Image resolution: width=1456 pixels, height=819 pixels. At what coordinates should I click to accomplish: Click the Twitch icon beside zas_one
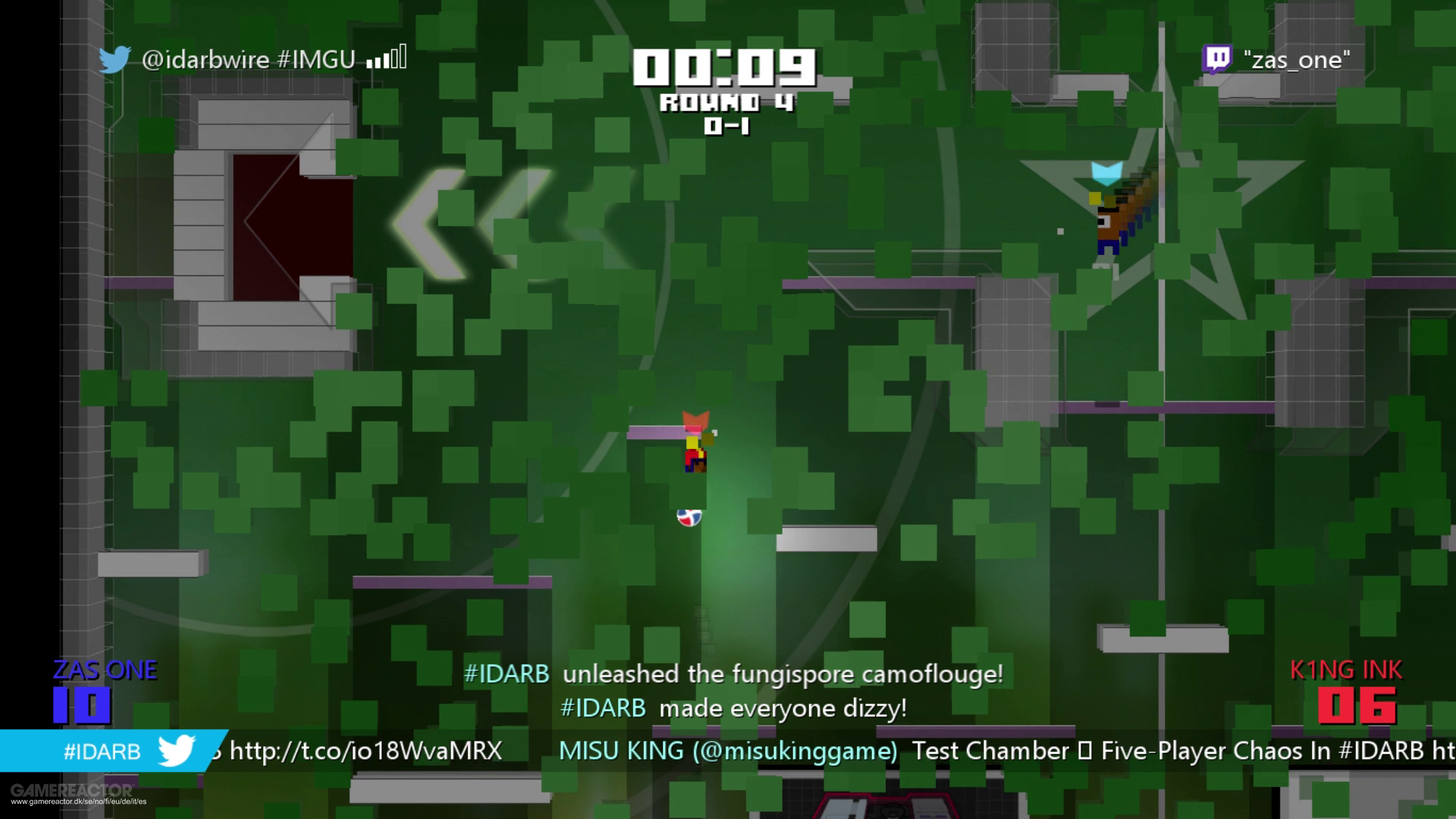coord(1217,59)
